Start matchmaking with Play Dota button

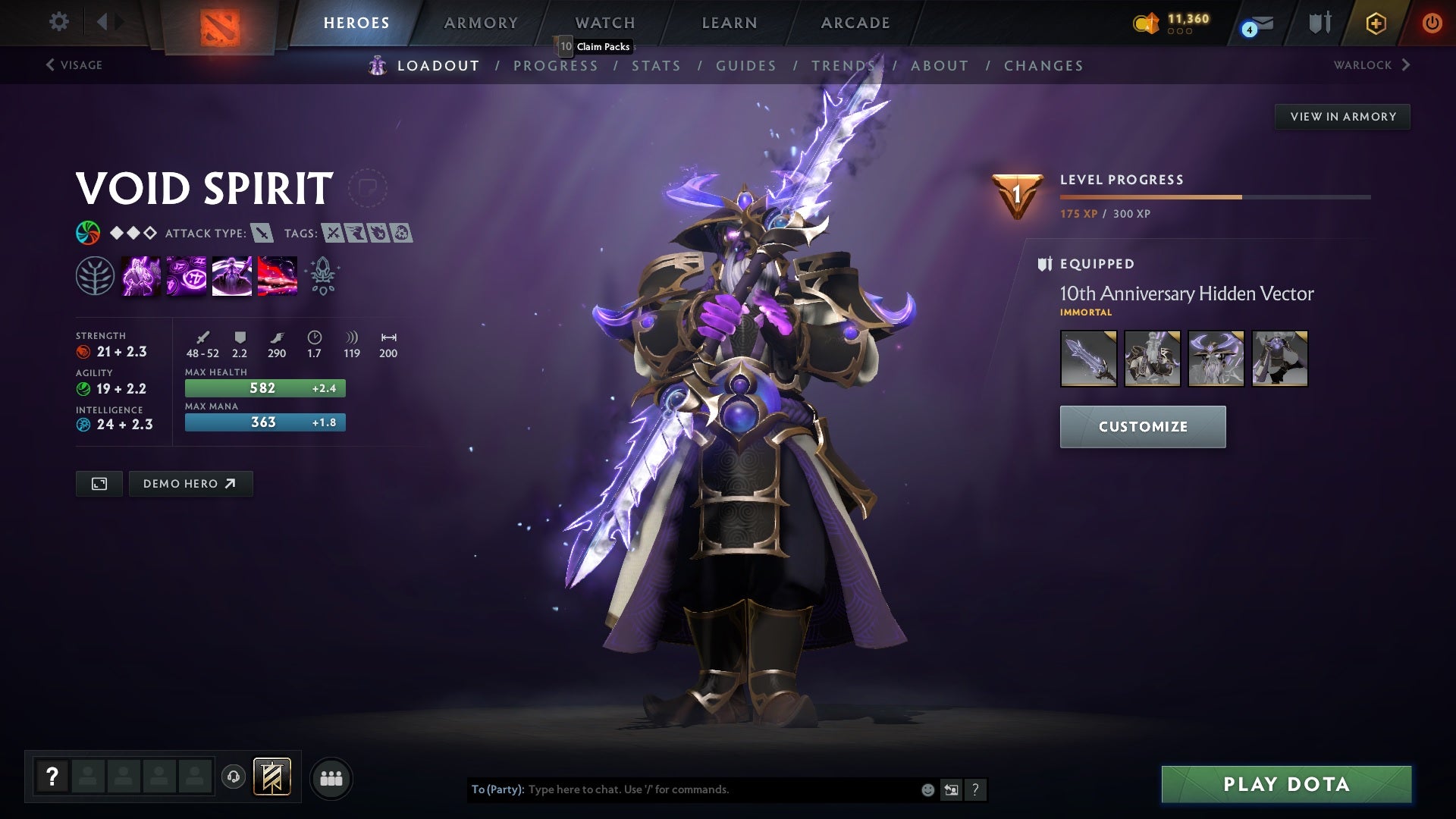(1286, 784)
